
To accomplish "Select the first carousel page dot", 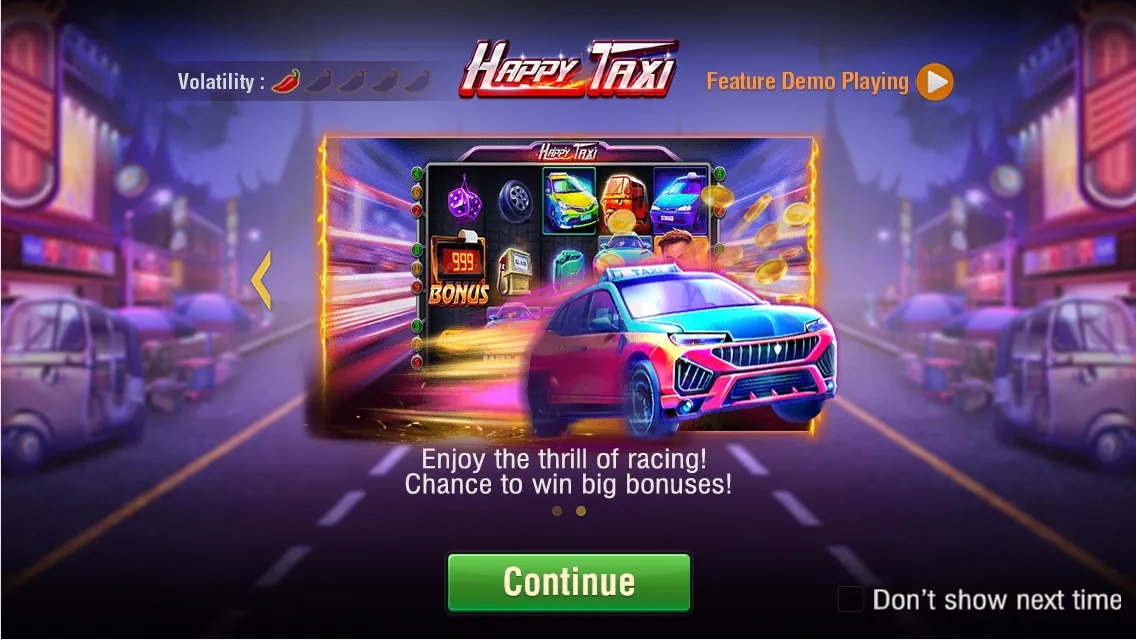I will pos(557,511).
